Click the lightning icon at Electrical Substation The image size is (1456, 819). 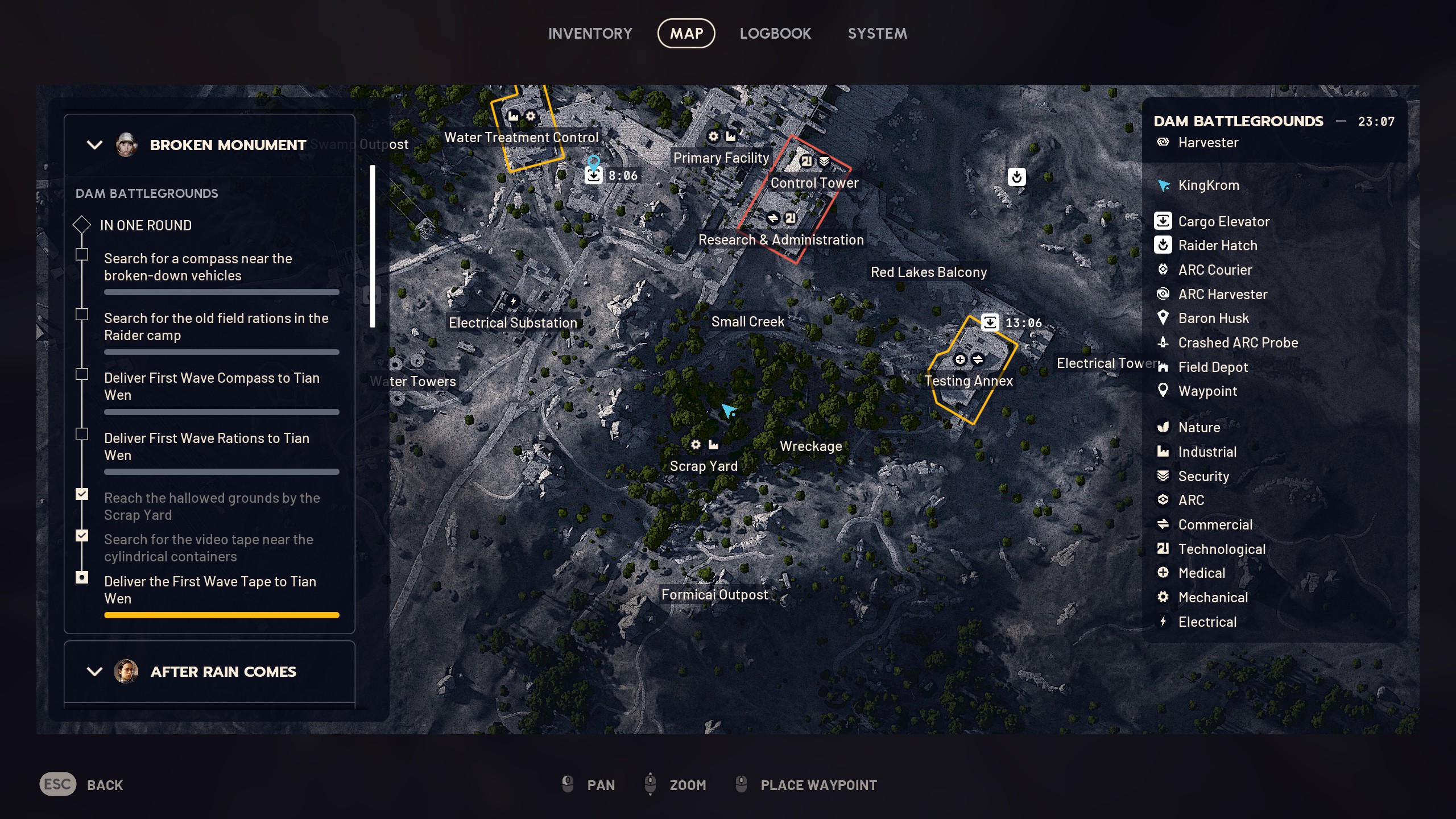(x=513, y=300)
